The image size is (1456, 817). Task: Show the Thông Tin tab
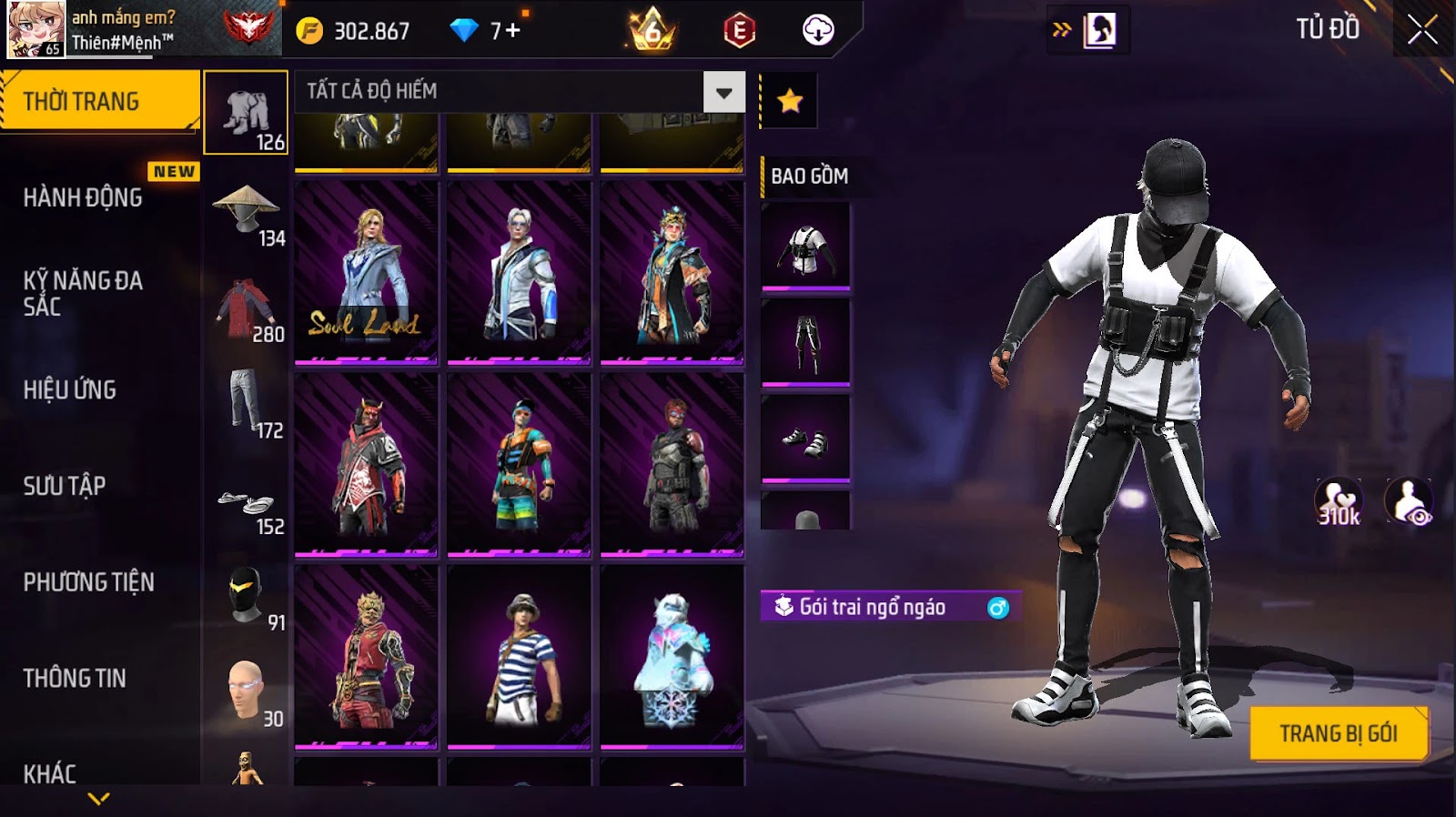tap(75, 678)
